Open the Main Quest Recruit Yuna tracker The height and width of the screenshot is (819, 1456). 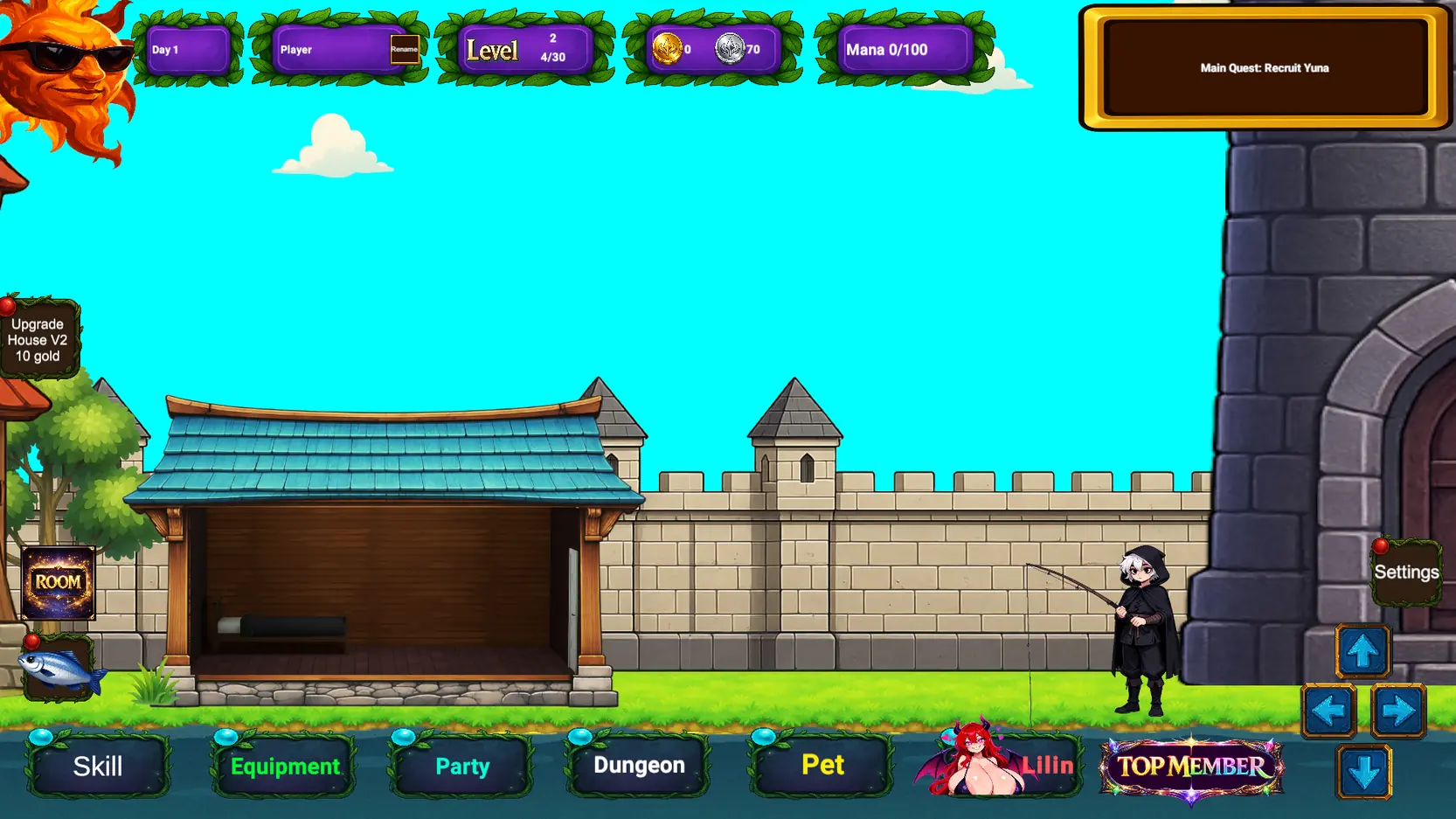[1264, 68]
